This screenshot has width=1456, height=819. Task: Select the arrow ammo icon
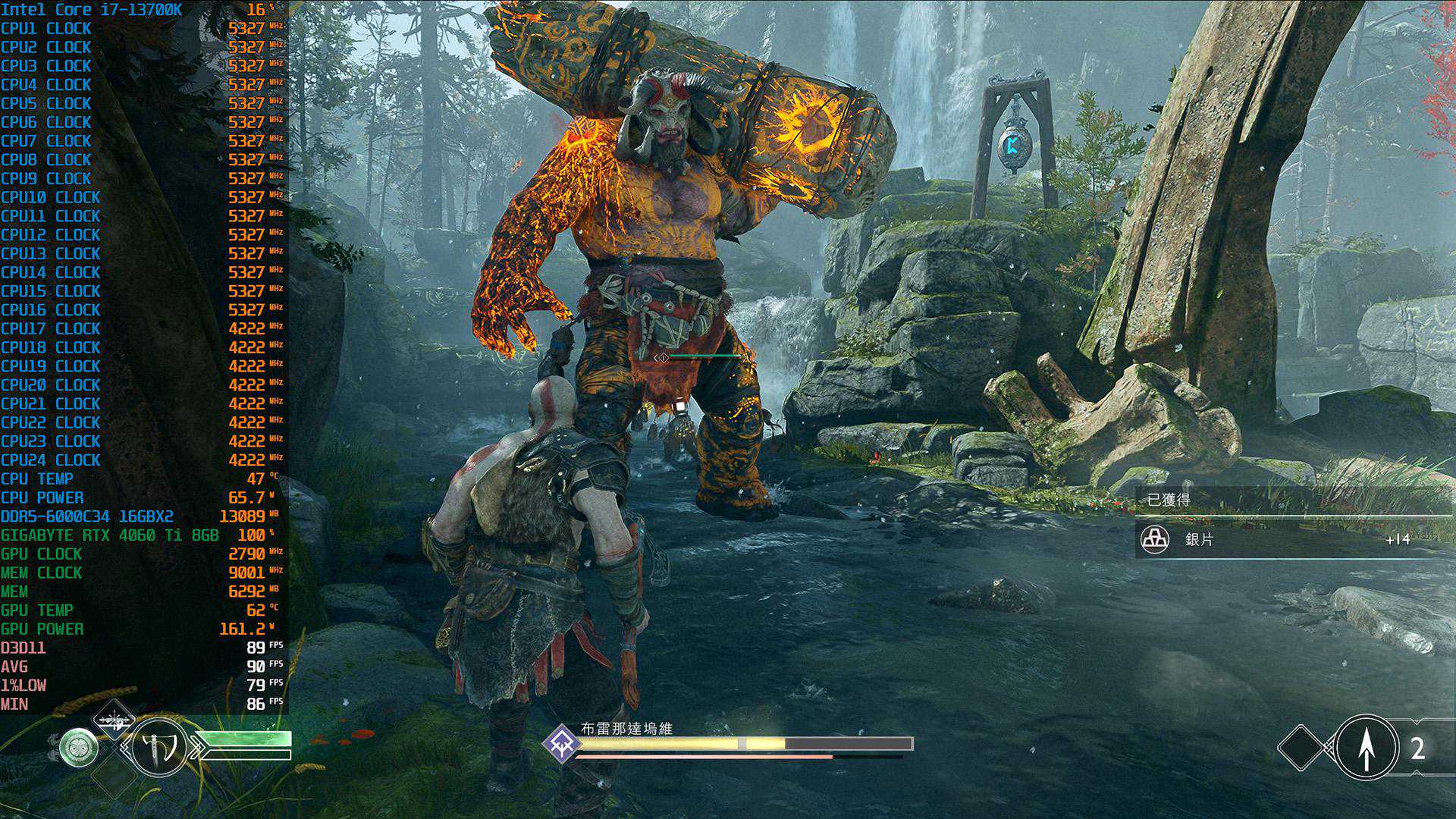click(1366, 748)
